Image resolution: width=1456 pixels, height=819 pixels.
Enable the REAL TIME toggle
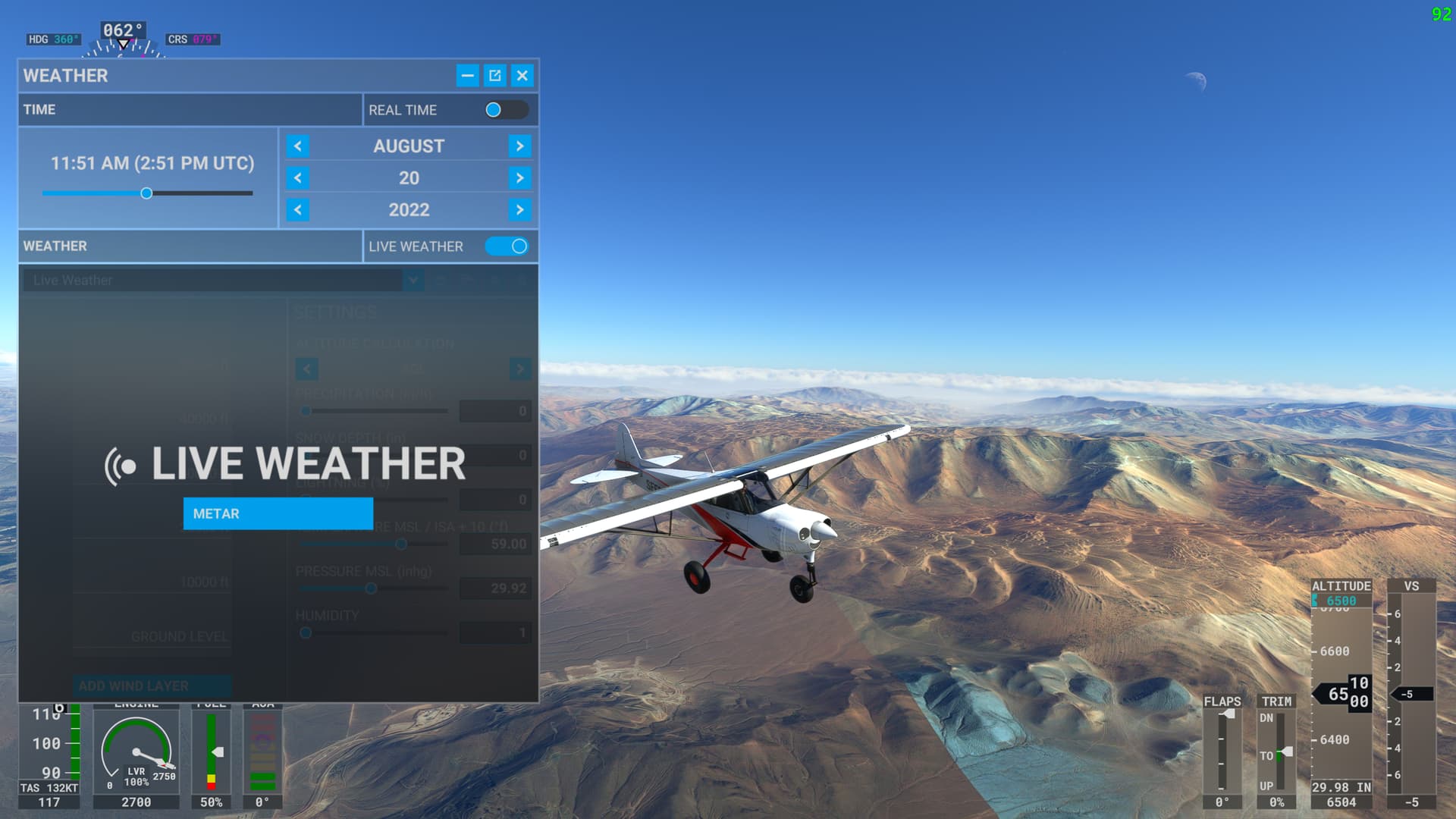(507, 110)
